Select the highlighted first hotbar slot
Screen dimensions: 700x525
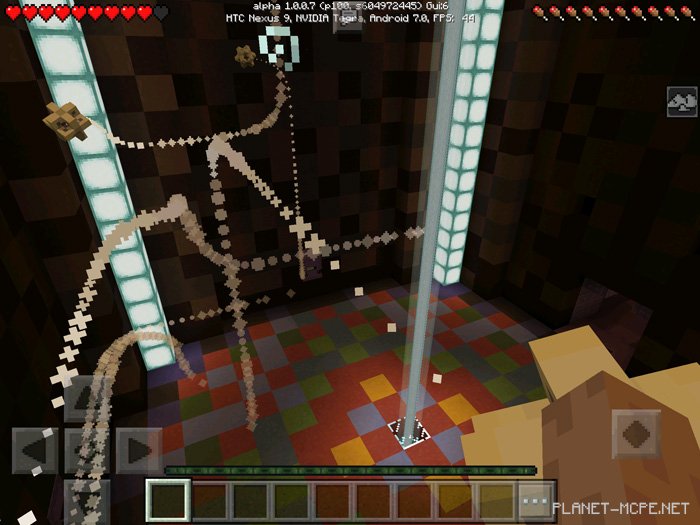[x=167, y=499]
